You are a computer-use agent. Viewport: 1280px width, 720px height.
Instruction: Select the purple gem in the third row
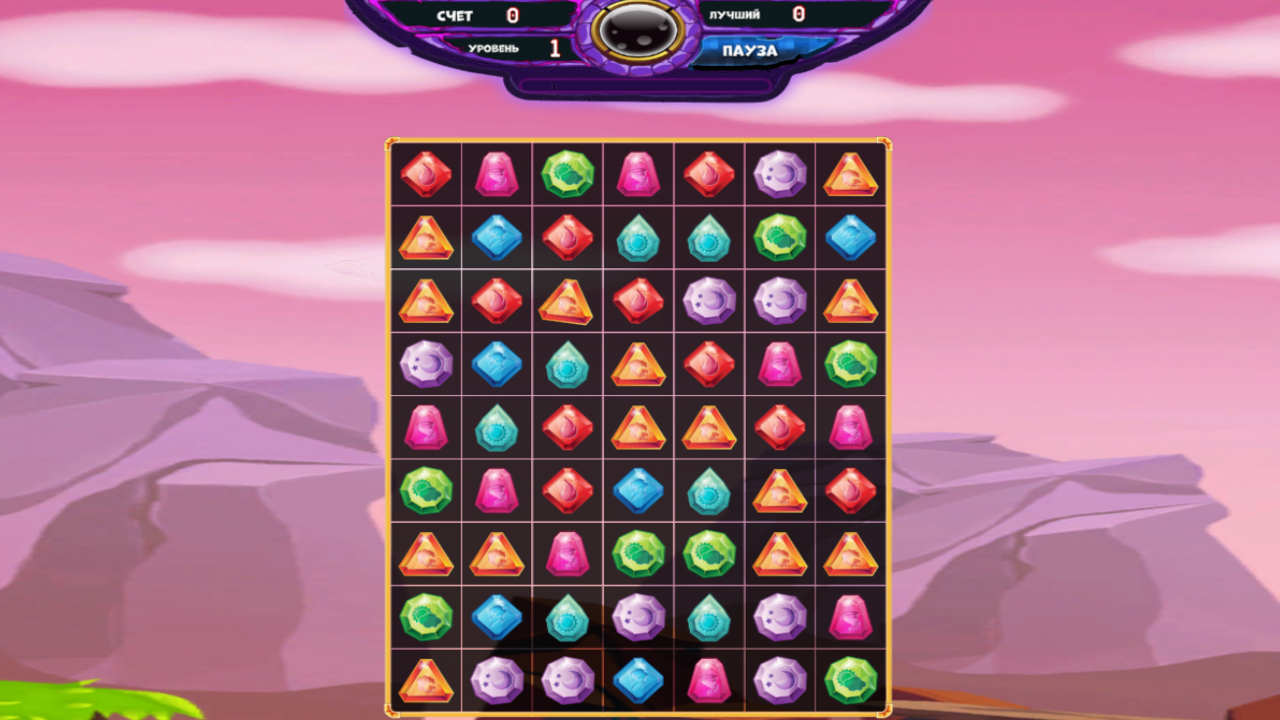click(x=709, y=301)
